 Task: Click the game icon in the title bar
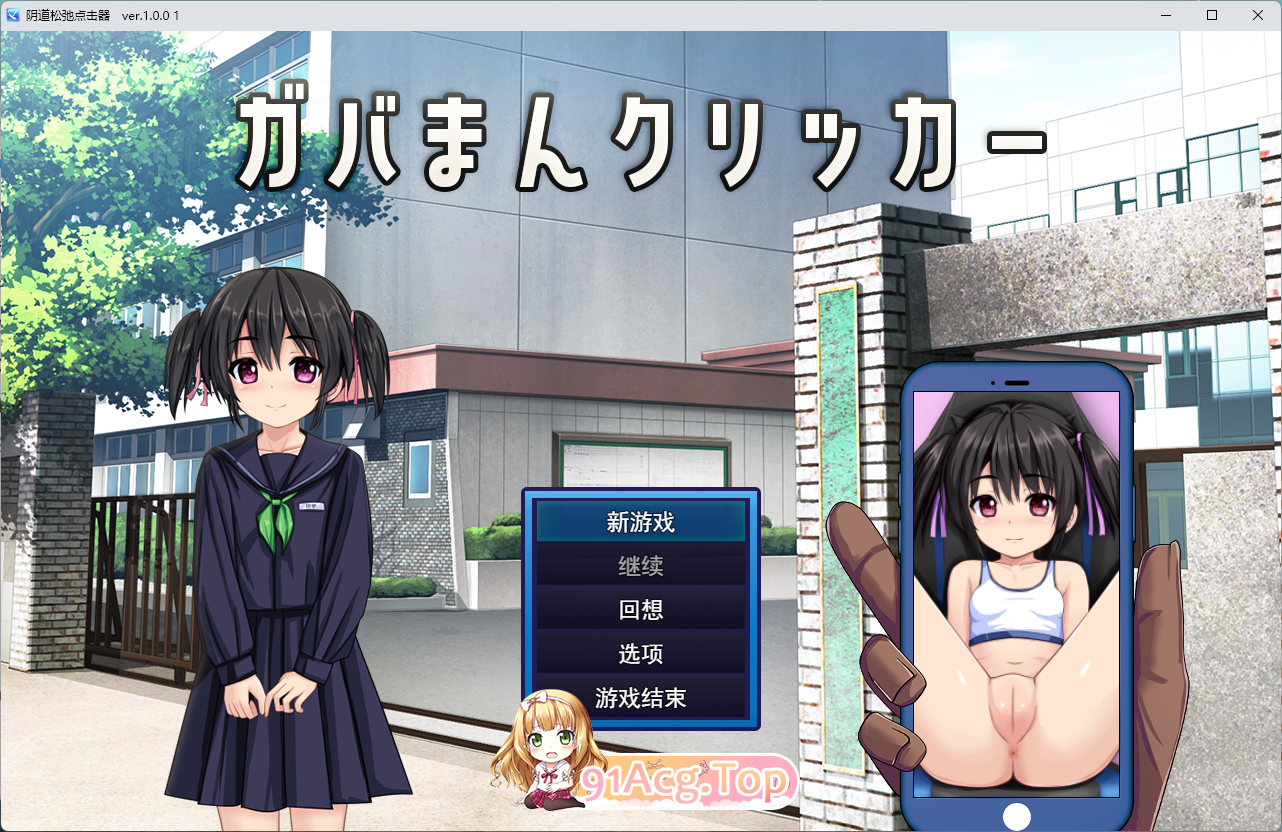click(x=11, y=15)
